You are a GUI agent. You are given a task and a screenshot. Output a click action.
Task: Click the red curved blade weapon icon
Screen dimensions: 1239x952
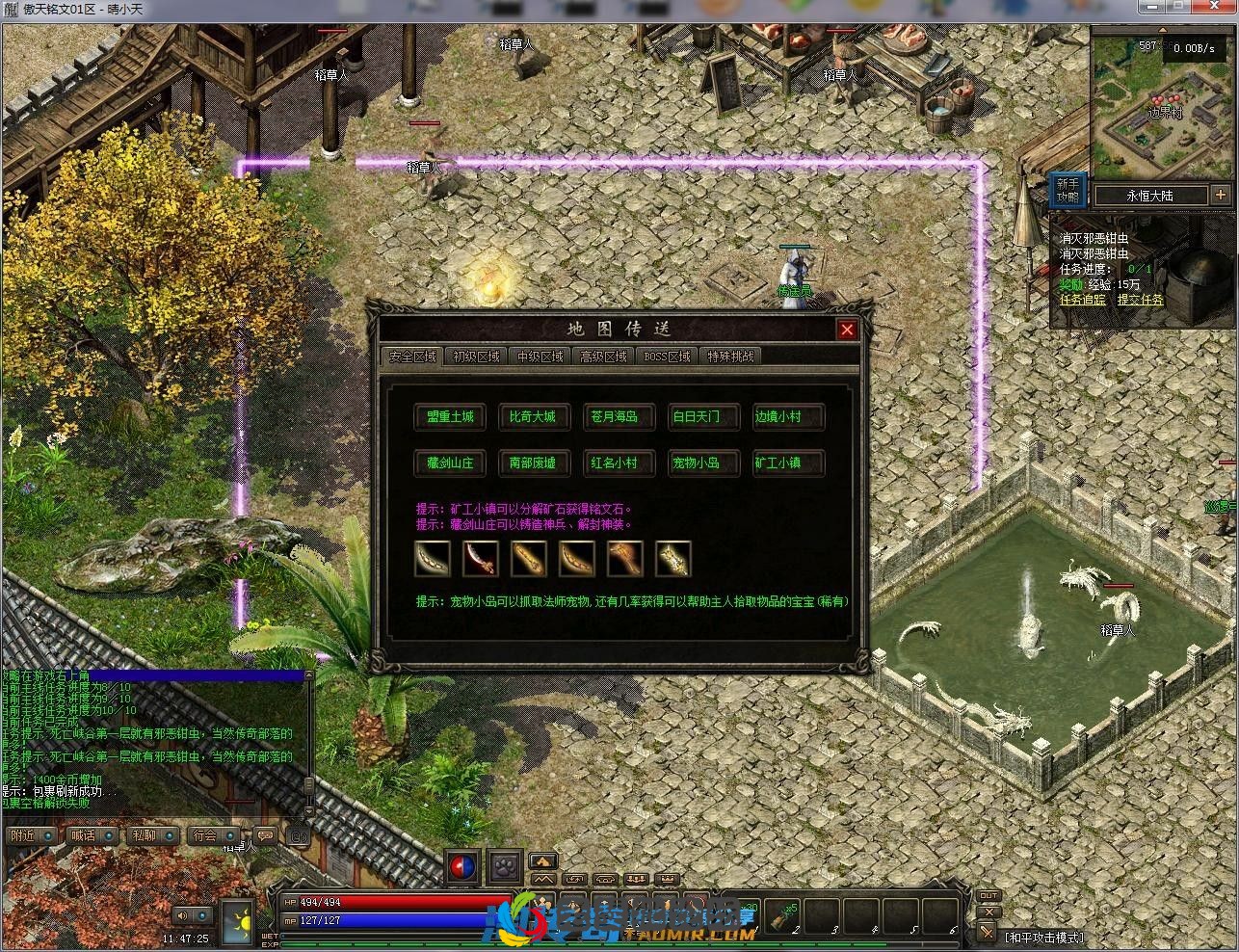click(480, 559)
